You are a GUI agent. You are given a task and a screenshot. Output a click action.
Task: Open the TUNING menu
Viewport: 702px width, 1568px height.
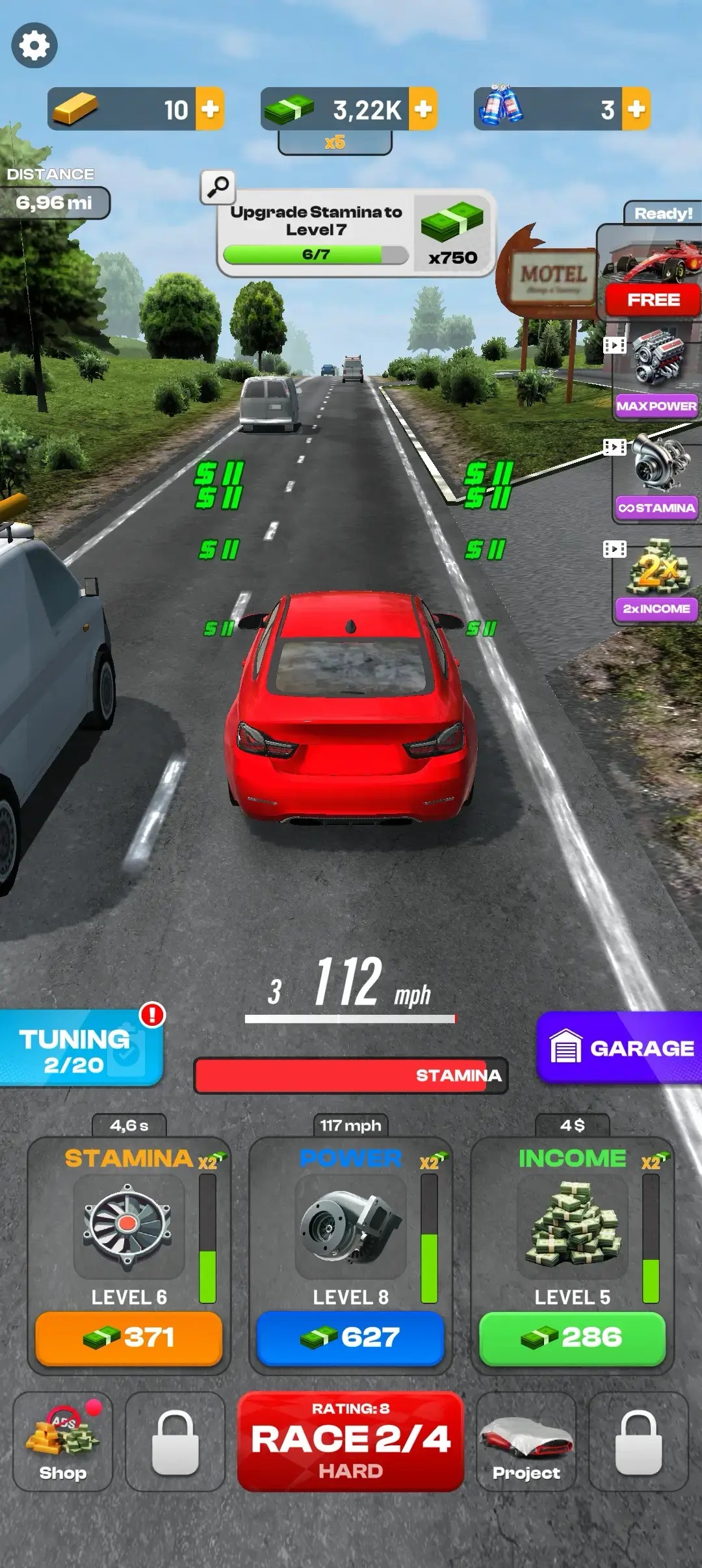coord(78,1049)
